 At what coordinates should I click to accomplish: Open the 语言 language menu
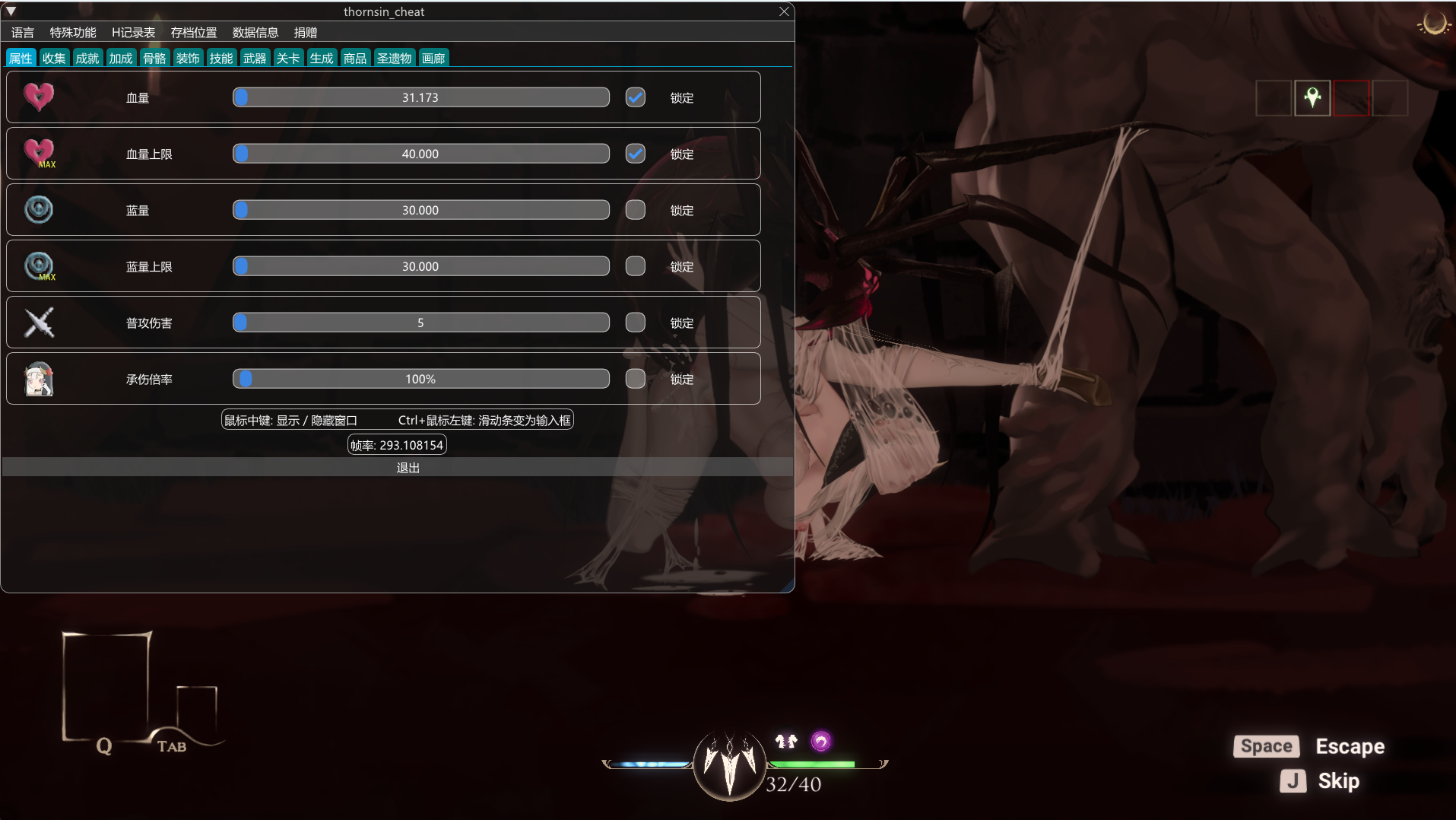pos(23,33)
